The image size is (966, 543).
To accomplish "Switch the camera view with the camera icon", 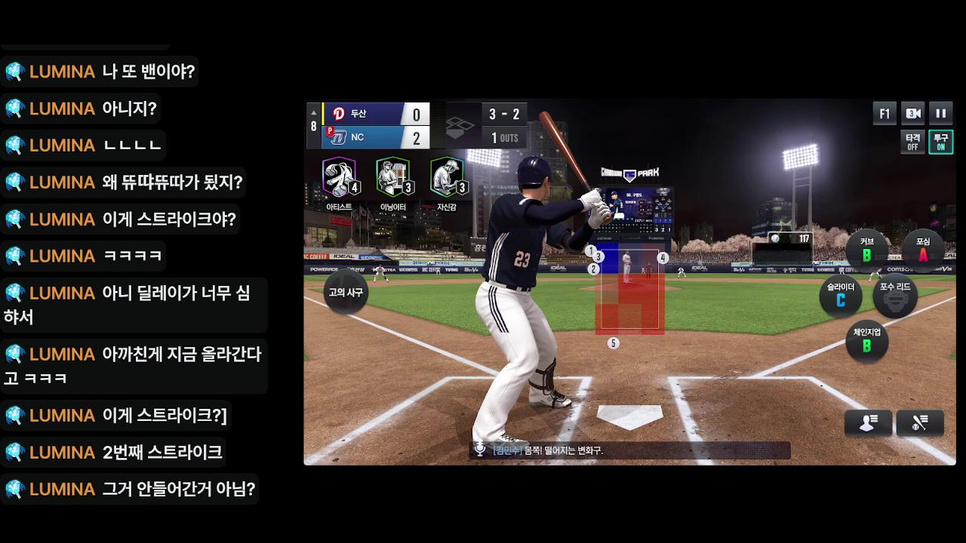I will [912, 113].
